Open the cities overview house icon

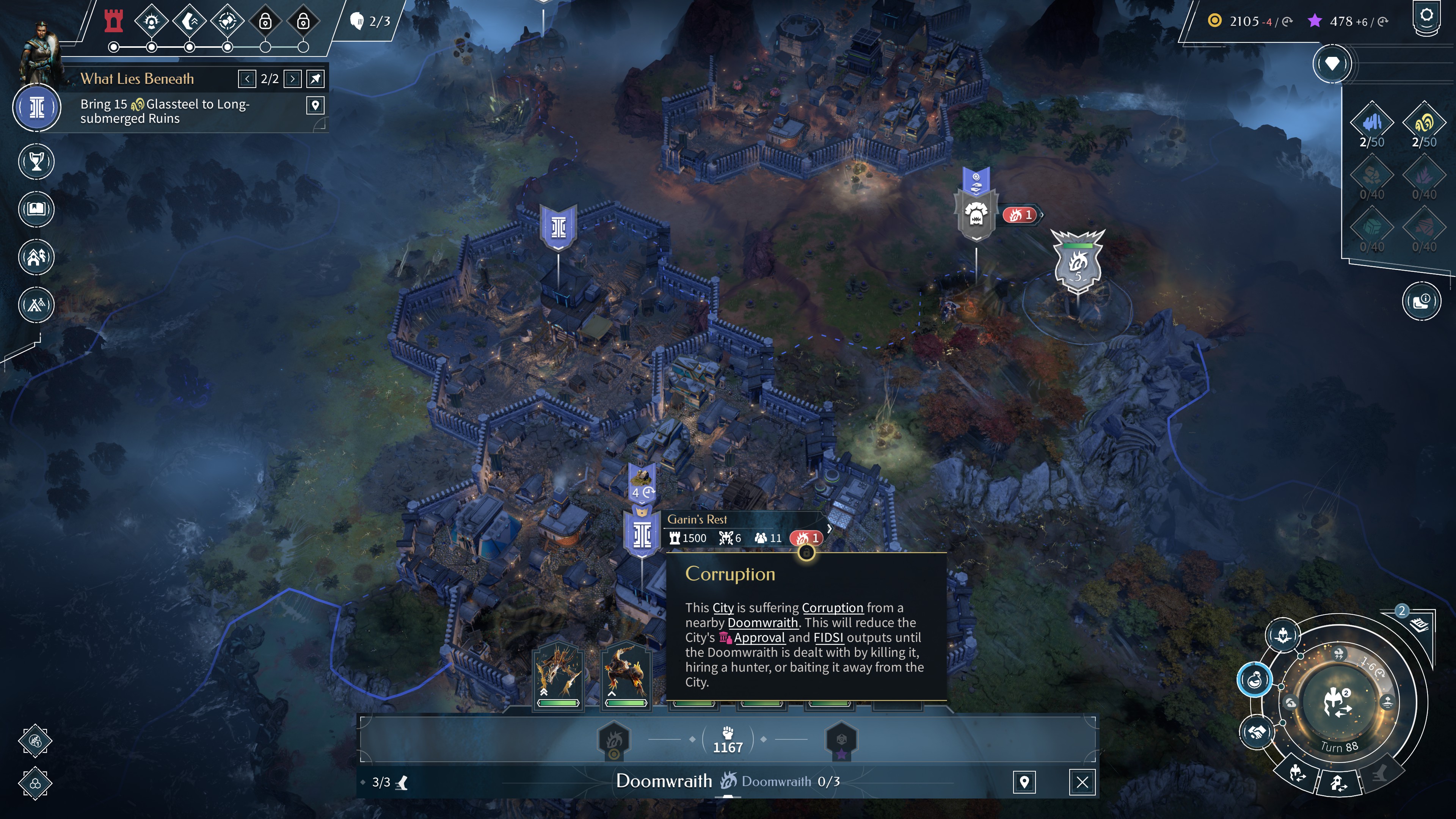(x=36, y=257)
